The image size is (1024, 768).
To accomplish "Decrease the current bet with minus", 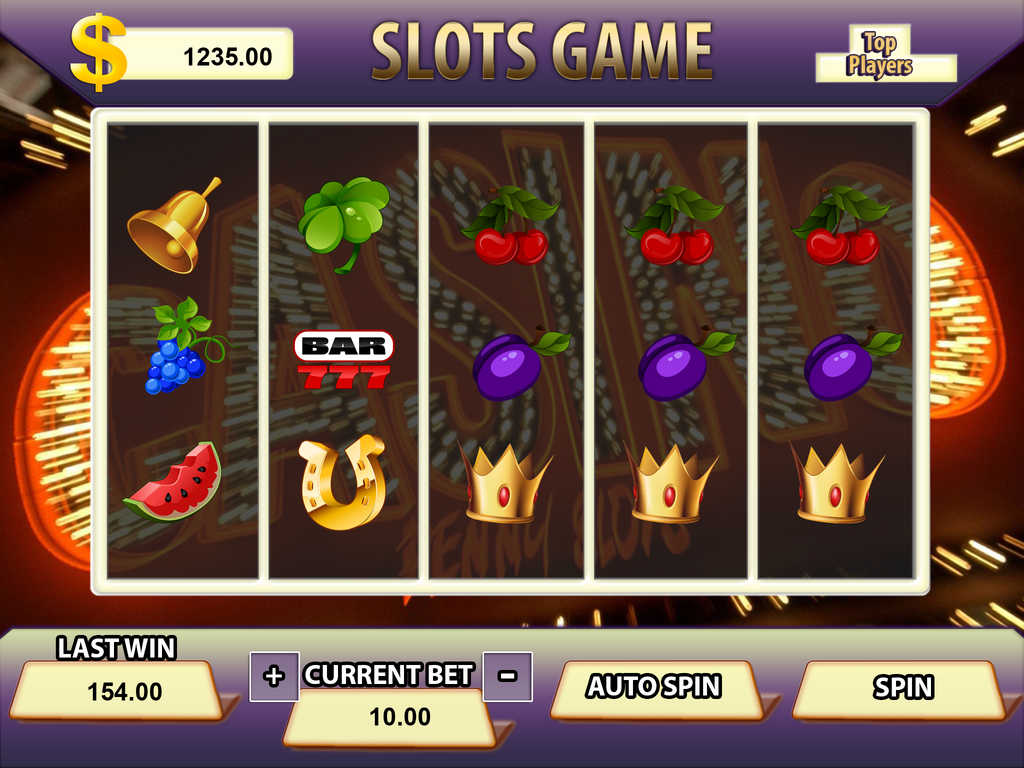I will point(507,676).
